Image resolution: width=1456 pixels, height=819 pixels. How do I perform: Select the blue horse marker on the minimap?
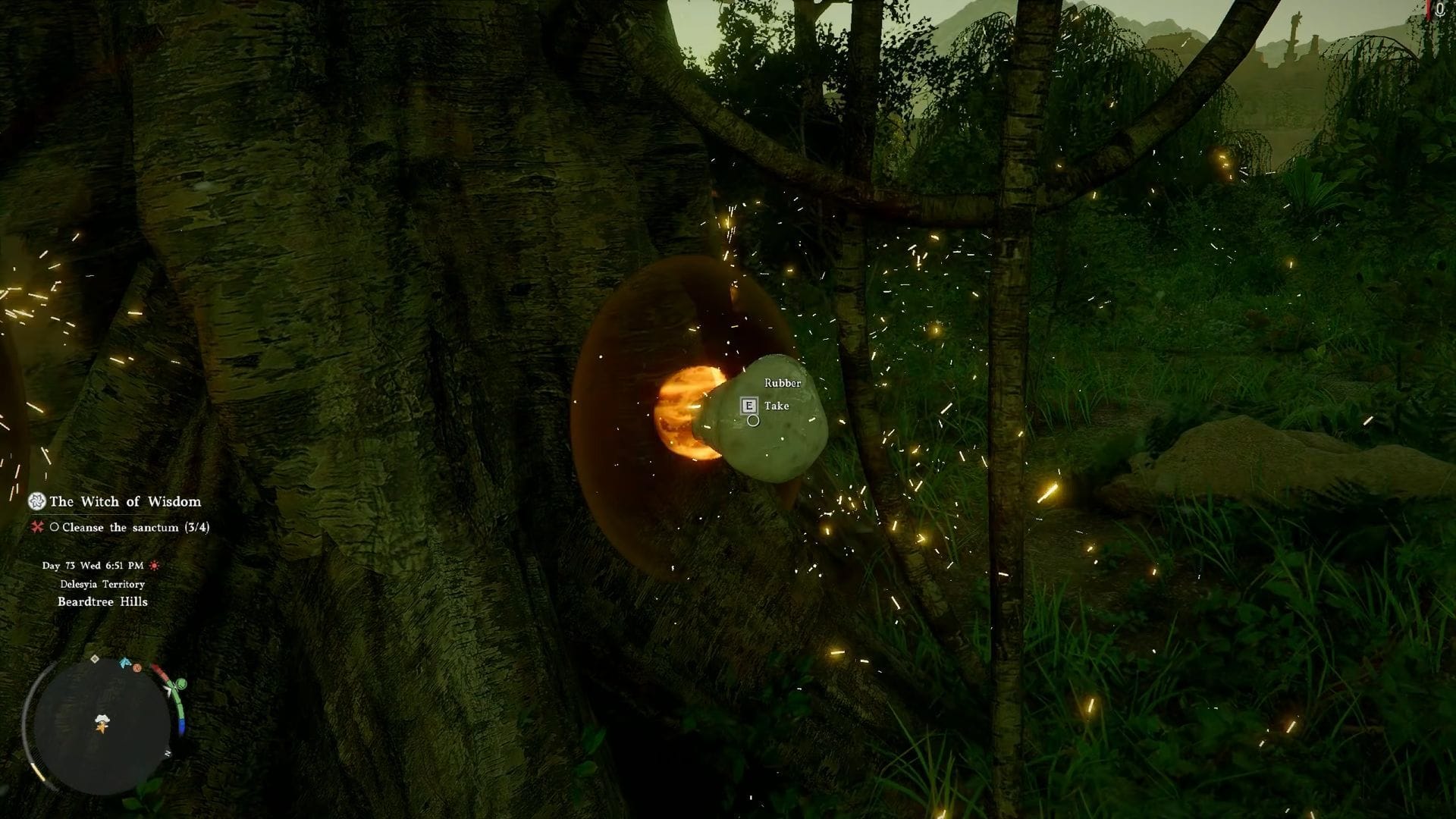click(x=125, y=663)
